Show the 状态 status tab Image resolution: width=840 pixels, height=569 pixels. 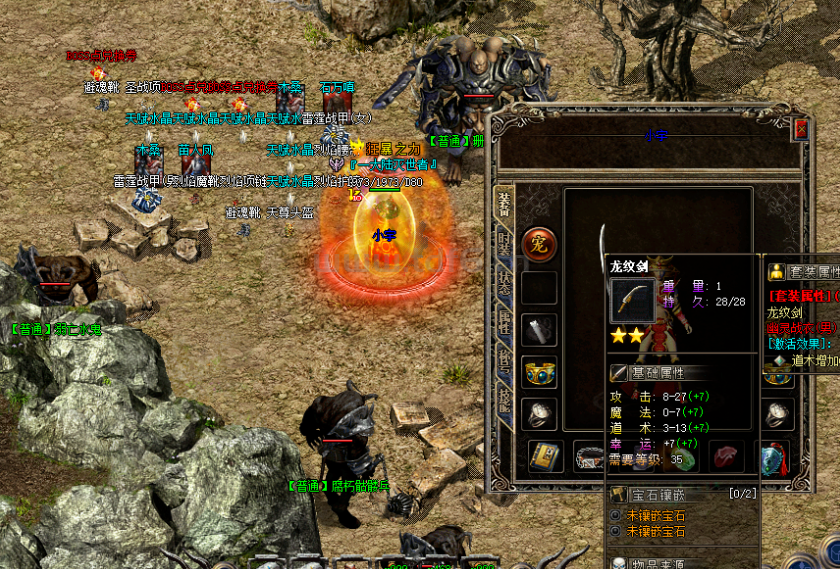504,282
